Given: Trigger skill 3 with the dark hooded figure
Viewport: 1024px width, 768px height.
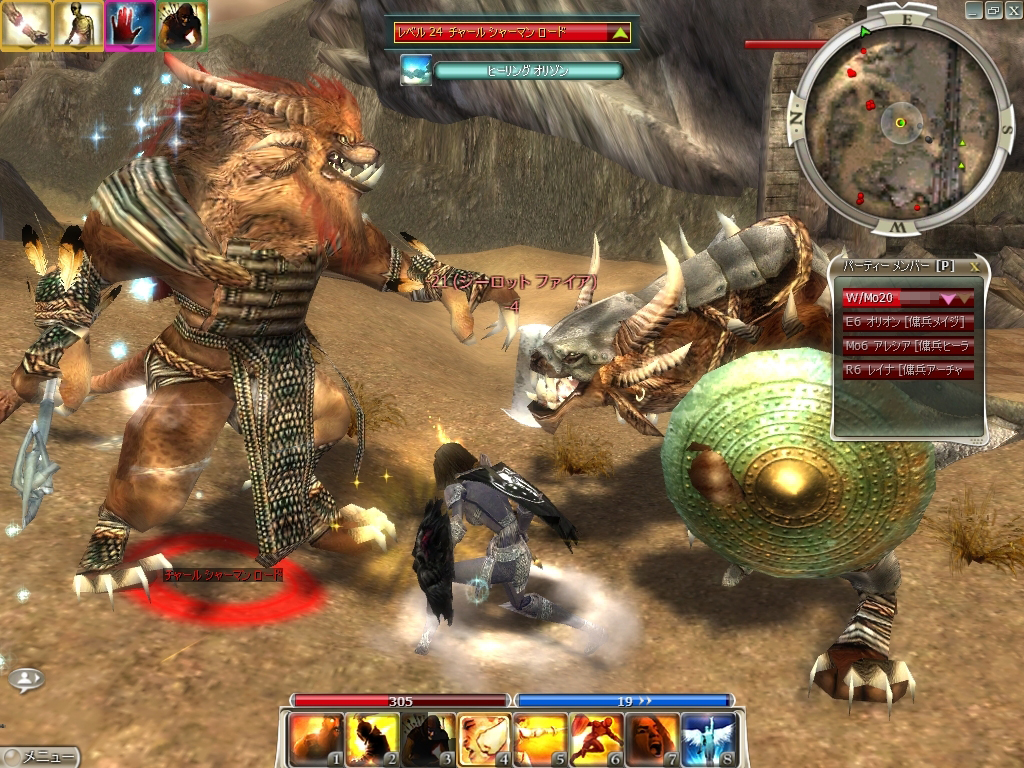Looking at the screenshot, I should [428, 739].
